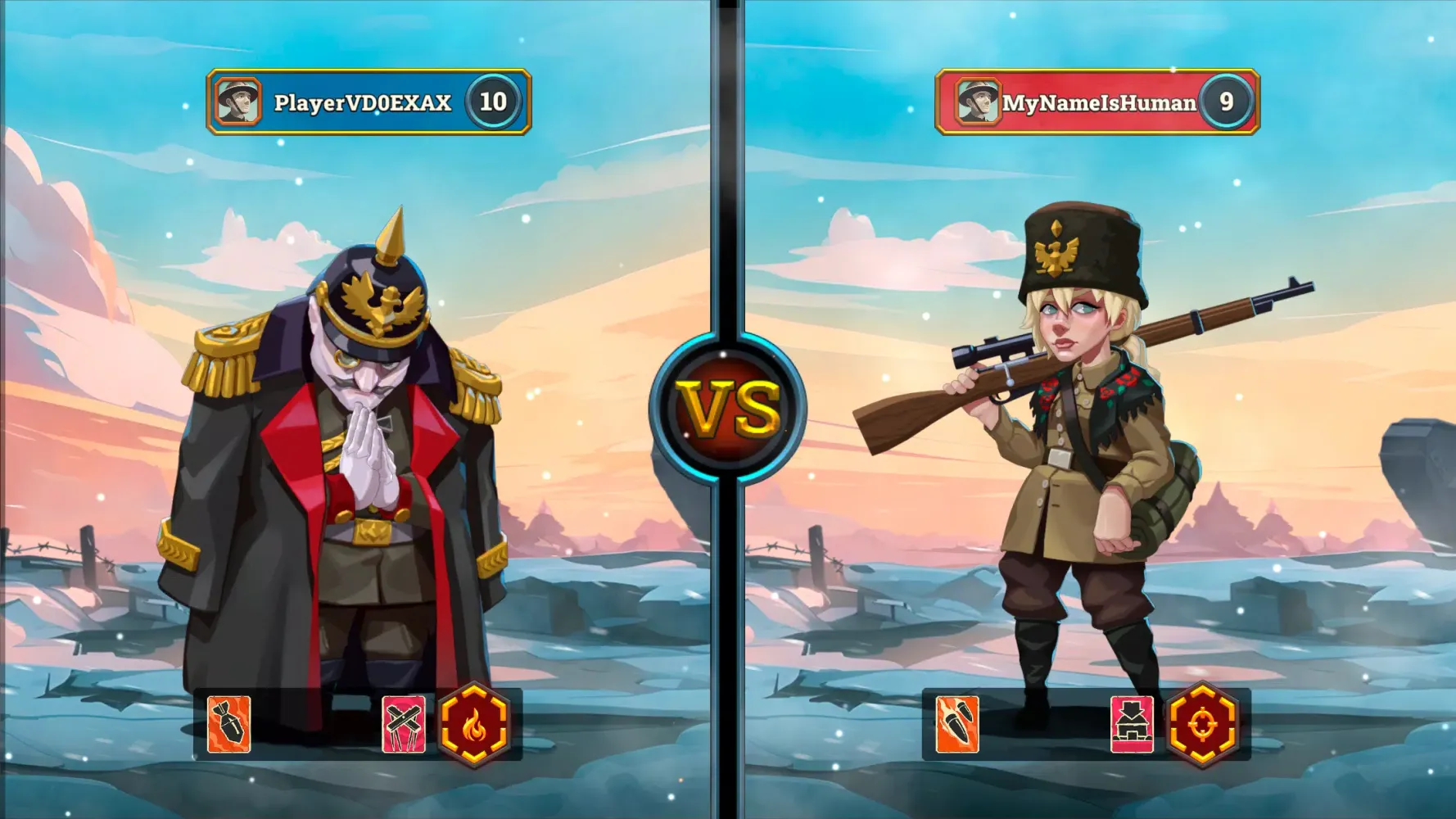Viewport: 1456px width, 819px height.
Task: Expand MyNameIsHuman's level 9 badge
Action: click(1226, 101)
